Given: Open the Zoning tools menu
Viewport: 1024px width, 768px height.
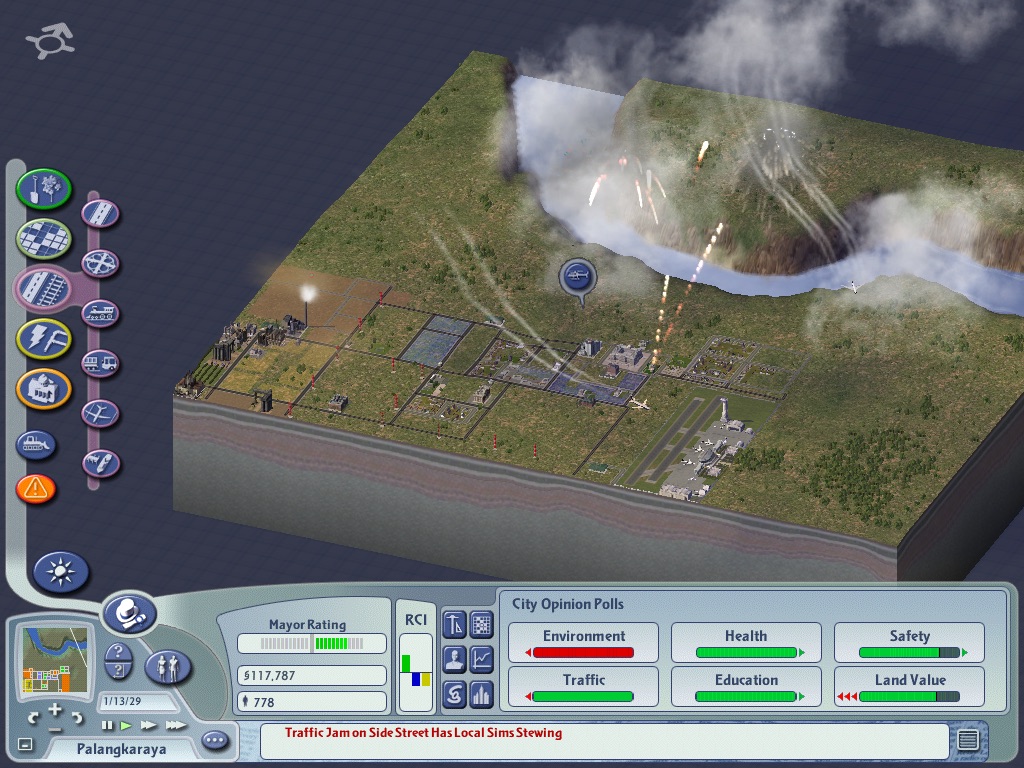Looking at the screenshot, I should 44,238.
